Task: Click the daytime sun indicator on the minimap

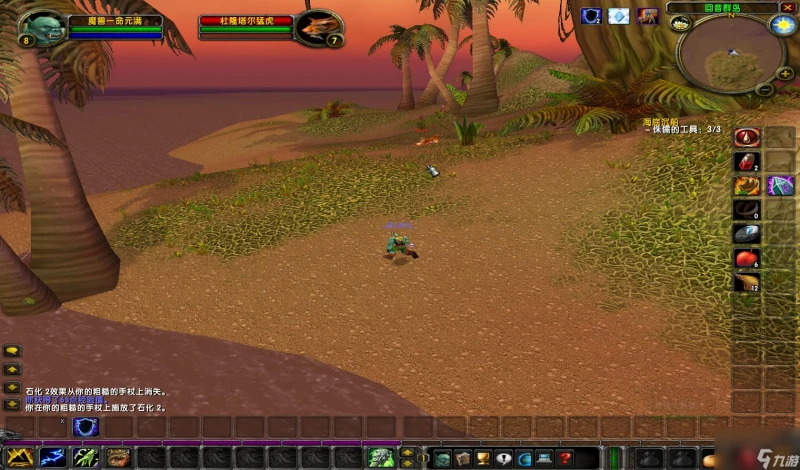Action: pos(782,25)
